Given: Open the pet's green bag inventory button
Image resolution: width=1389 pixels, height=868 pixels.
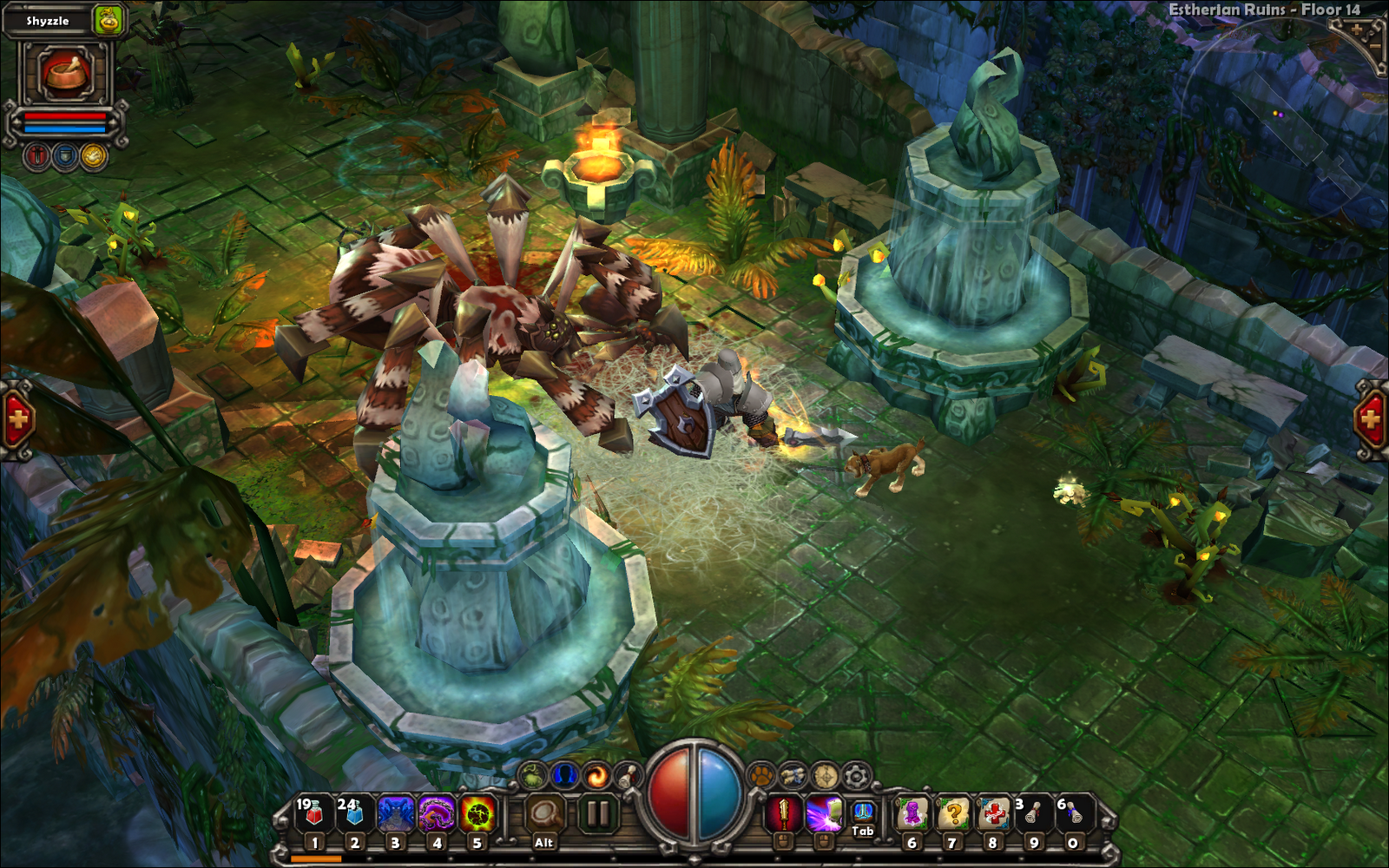Looking at the screenshot, I should [109, 20].
